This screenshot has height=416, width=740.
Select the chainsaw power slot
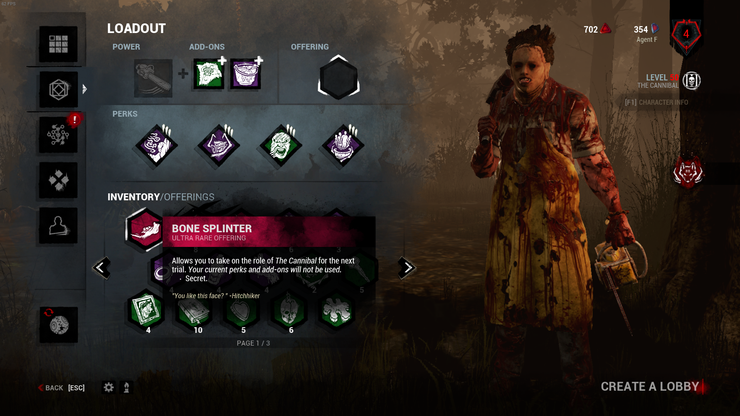point(154,78)
